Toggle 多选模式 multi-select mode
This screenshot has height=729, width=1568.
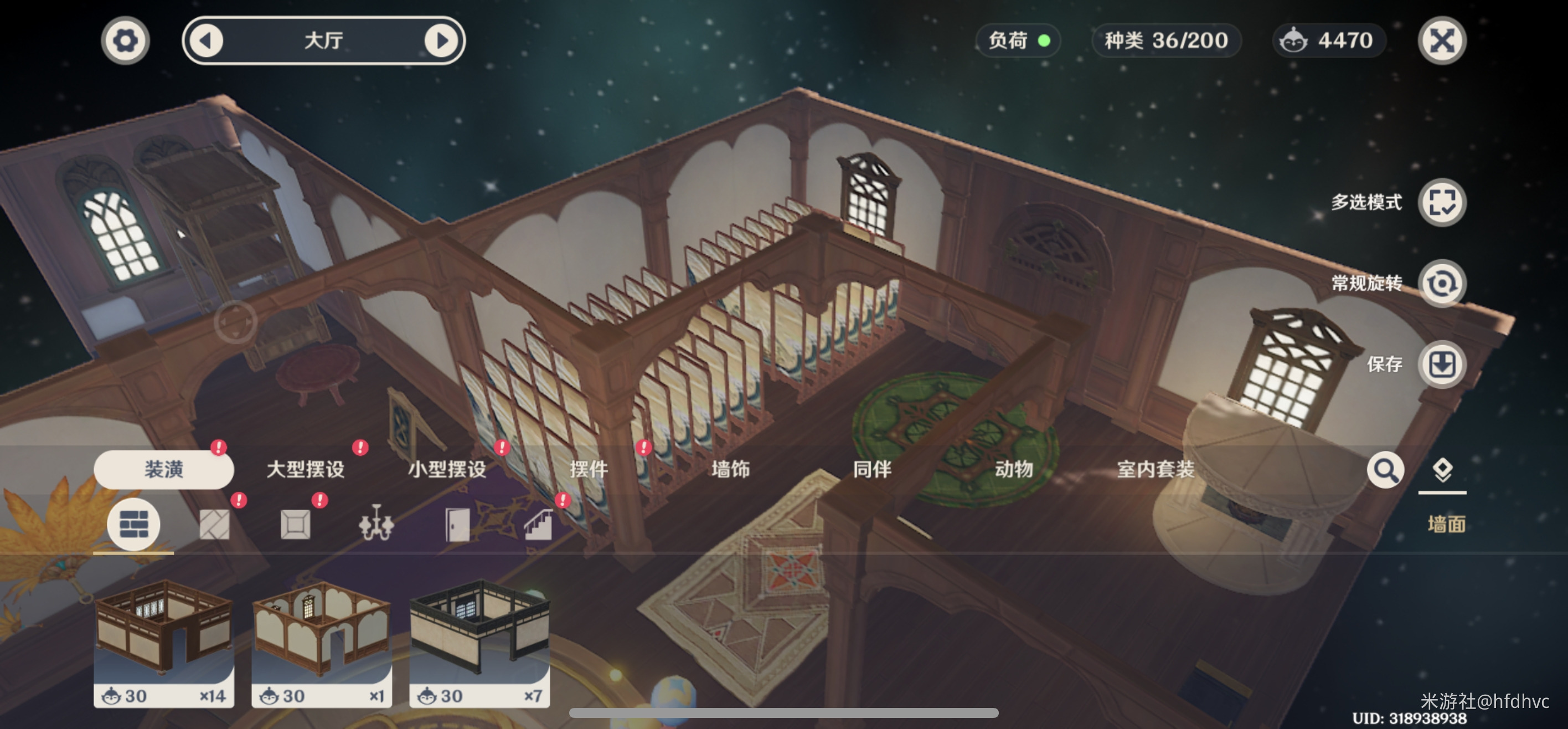coord(1441,202)
